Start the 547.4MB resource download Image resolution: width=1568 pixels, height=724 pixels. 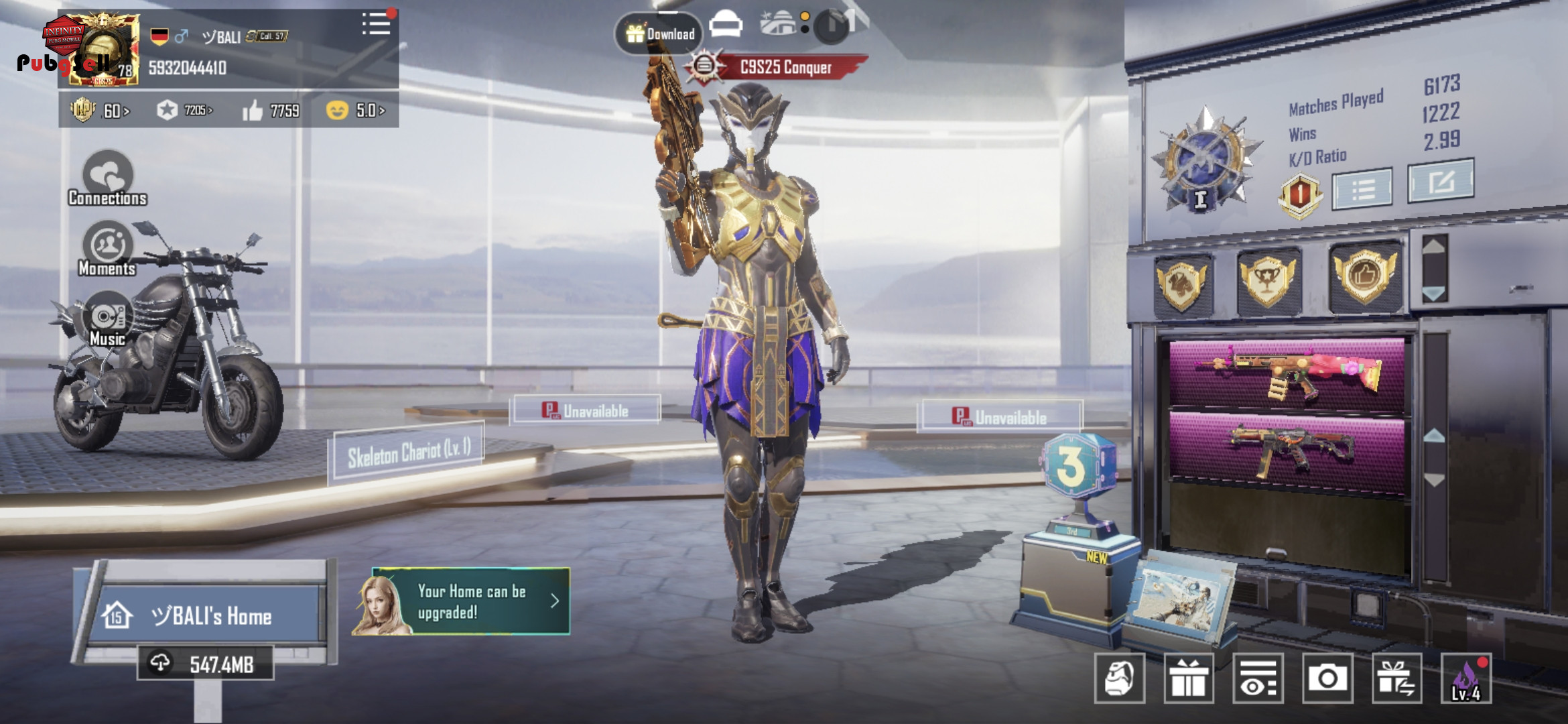tap(206, 664)
